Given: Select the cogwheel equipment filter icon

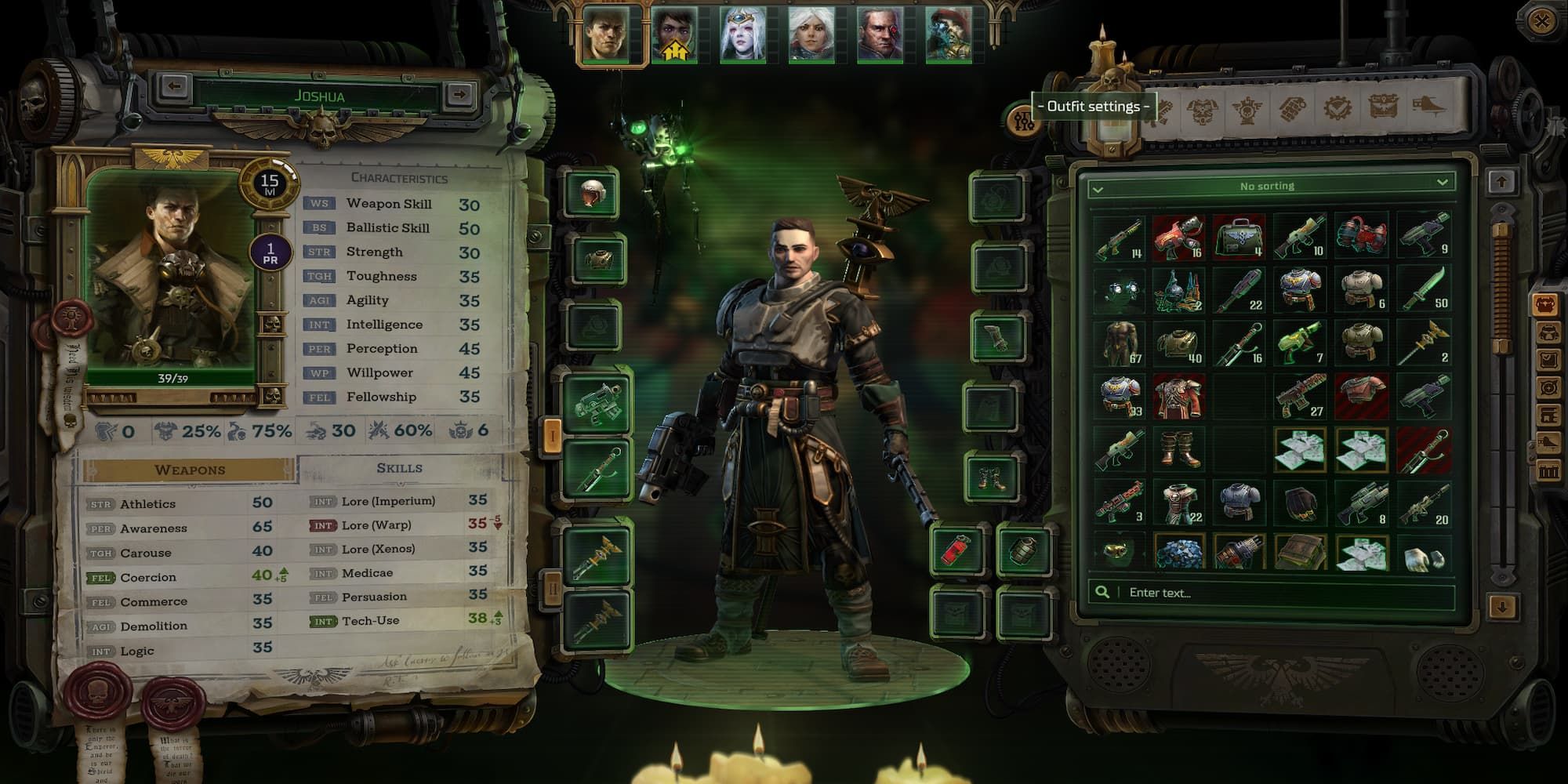Looking at the screenshot, I should click(x=1339, y=110).
